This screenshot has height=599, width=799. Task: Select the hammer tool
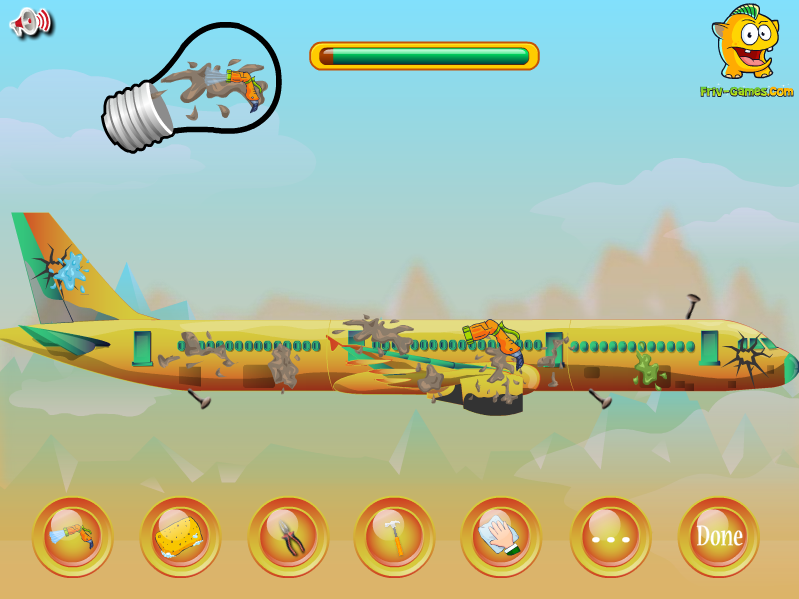tap(394, 537)
